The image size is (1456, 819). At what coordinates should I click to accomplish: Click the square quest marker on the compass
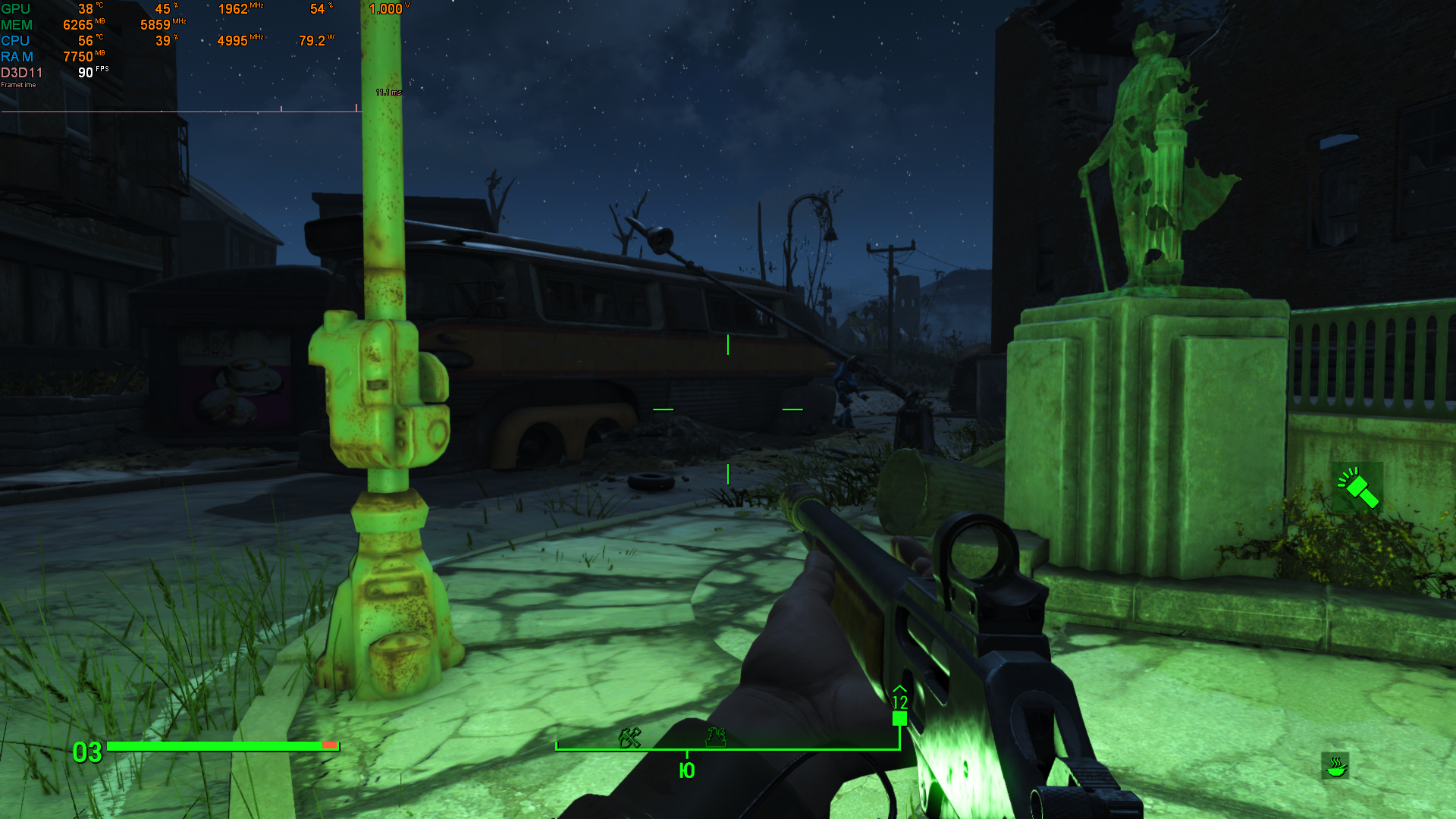pyautogui.click(x=899, y=718)
